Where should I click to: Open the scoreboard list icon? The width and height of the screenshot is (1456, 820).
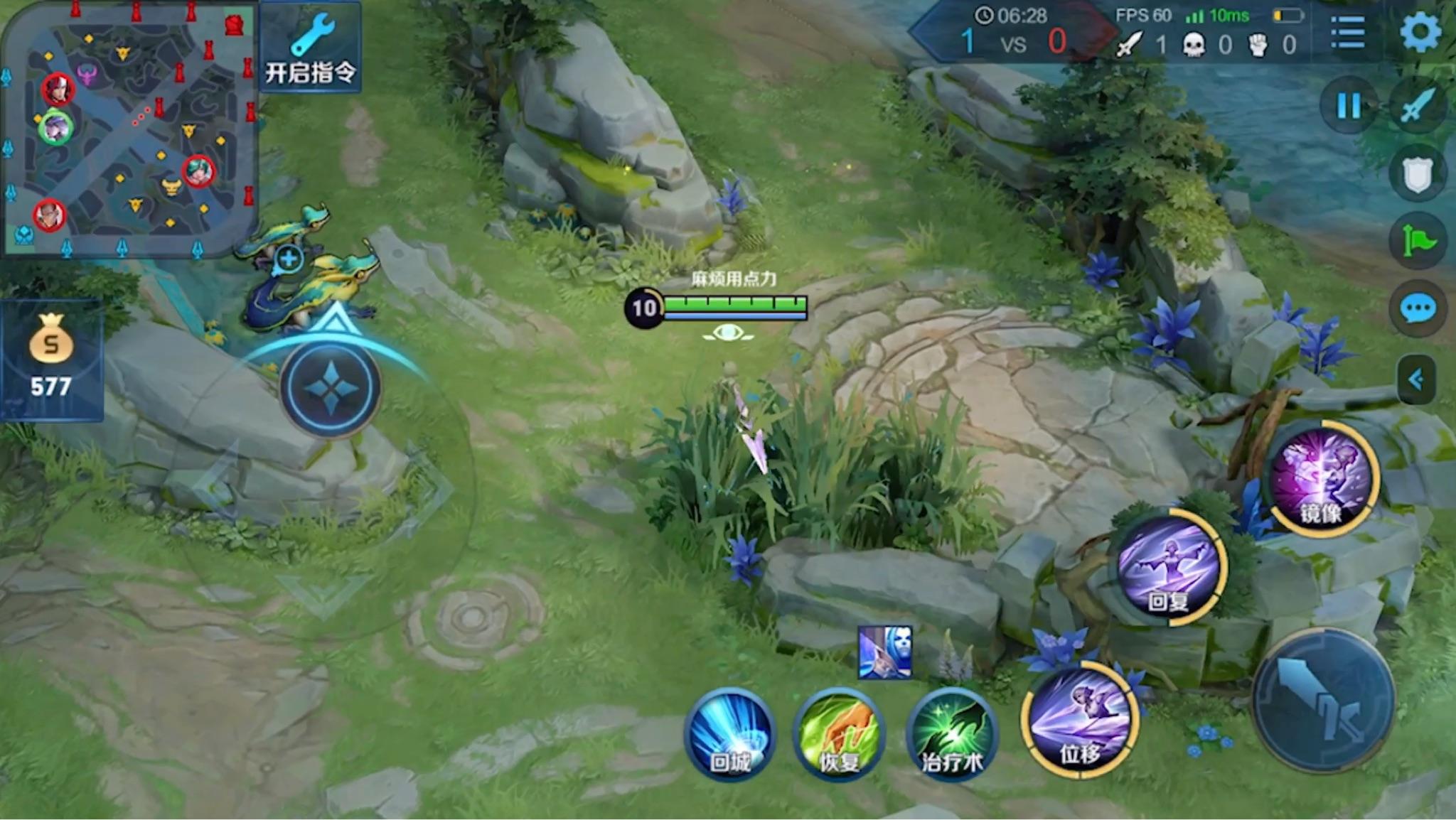click(1347, 33)
